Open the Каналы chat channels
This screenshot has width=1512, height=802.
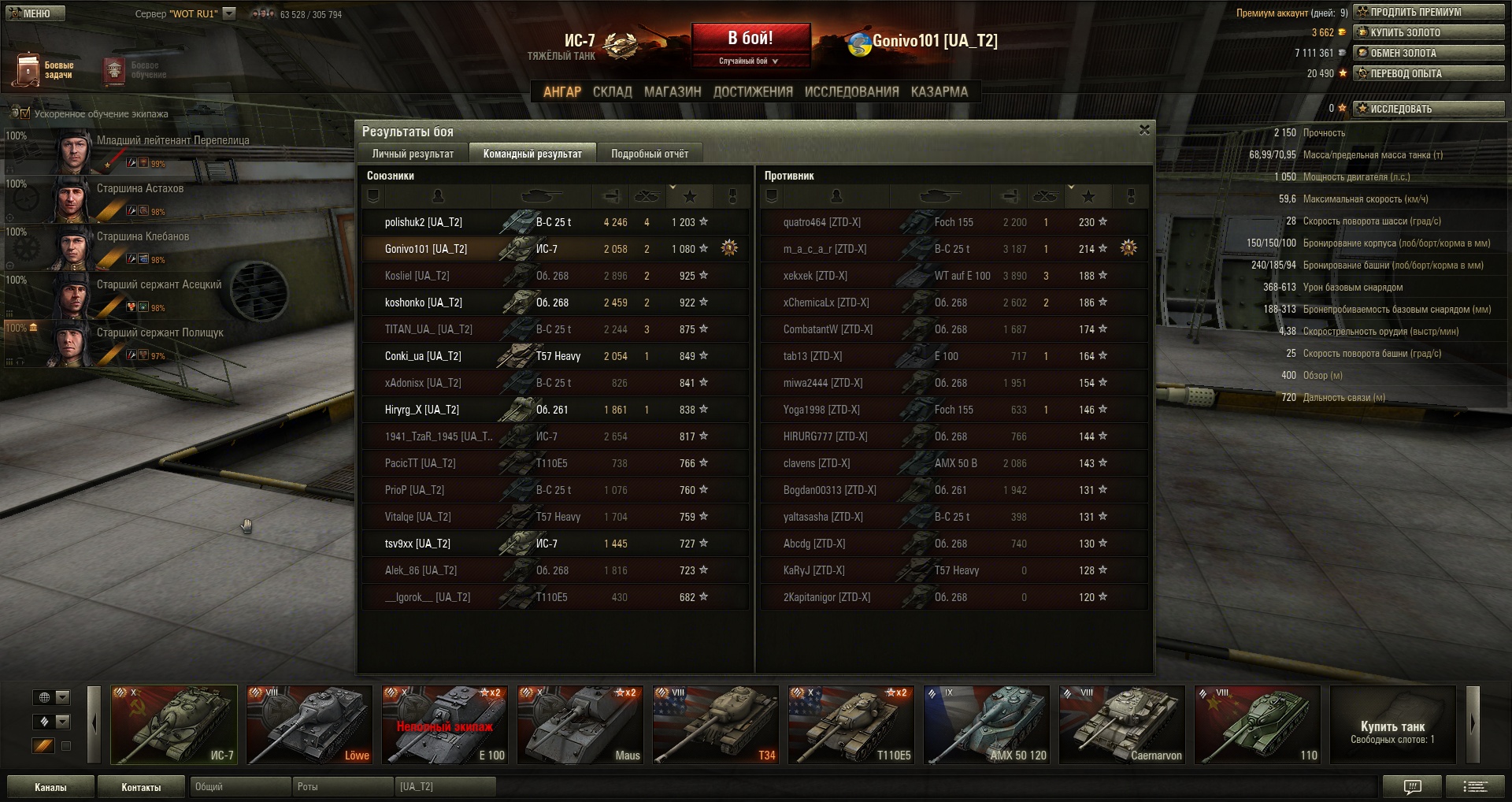[x=50, y=787]
